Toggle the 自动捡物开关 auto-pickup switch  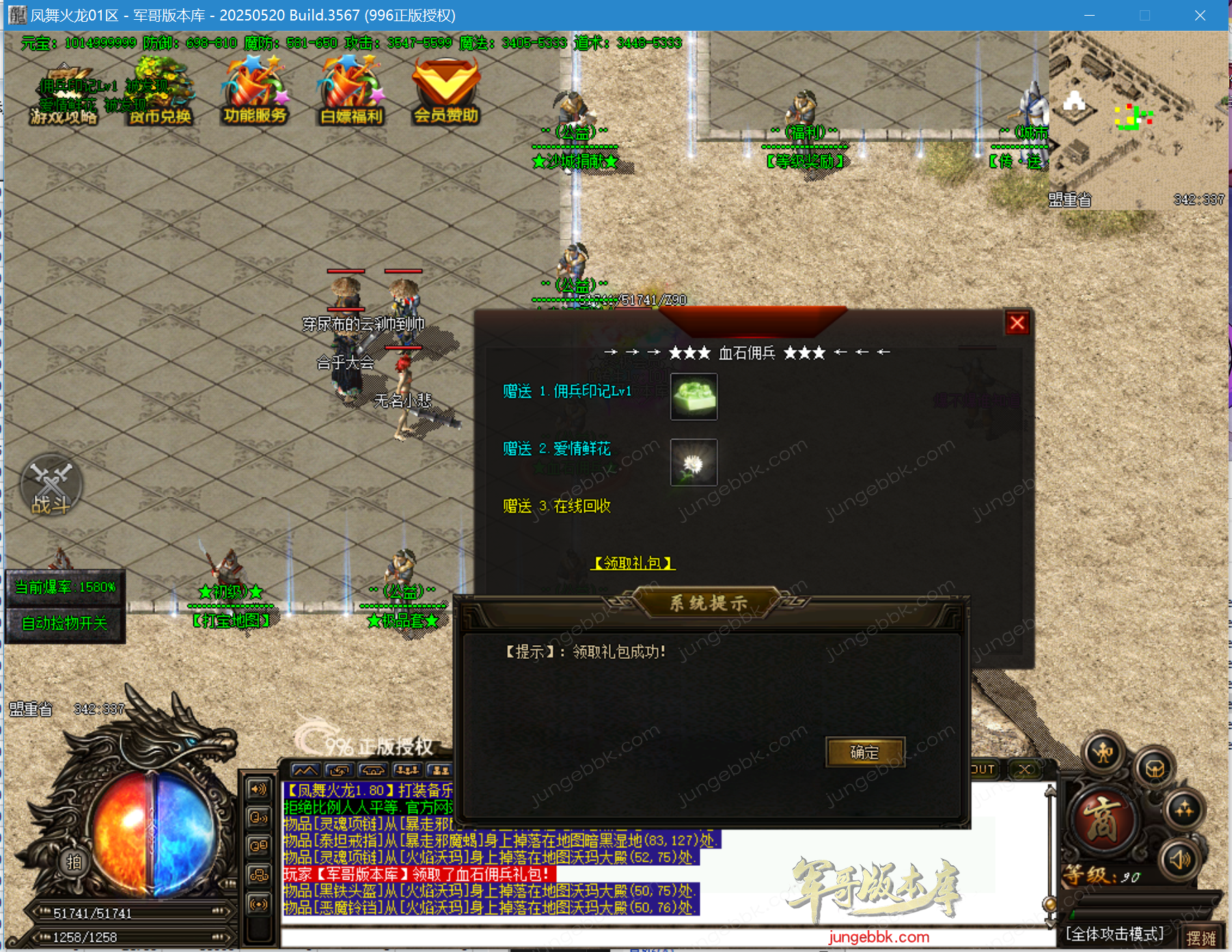(66, 623)
